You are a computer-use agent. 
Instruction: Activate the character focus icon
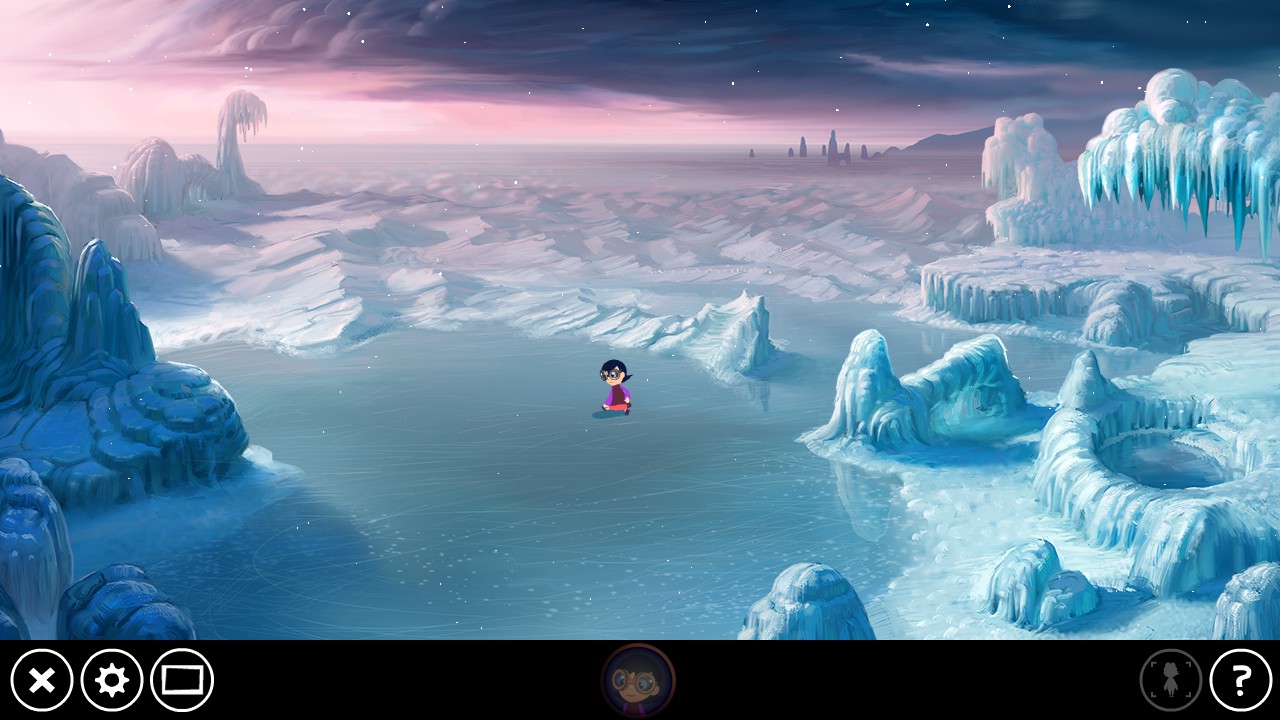1170,681
